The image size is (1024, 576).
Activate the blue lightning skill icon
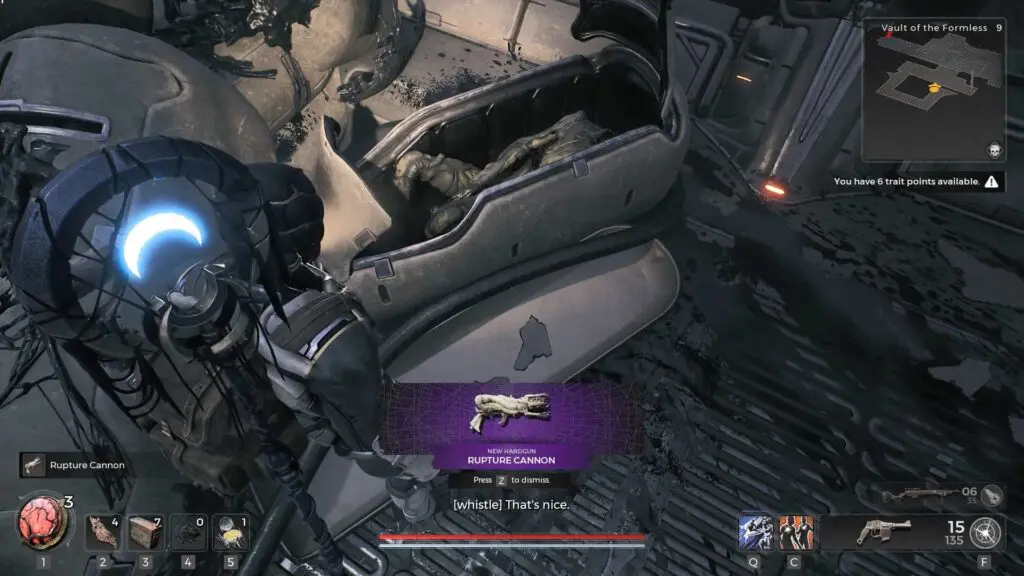pos(755,531)
